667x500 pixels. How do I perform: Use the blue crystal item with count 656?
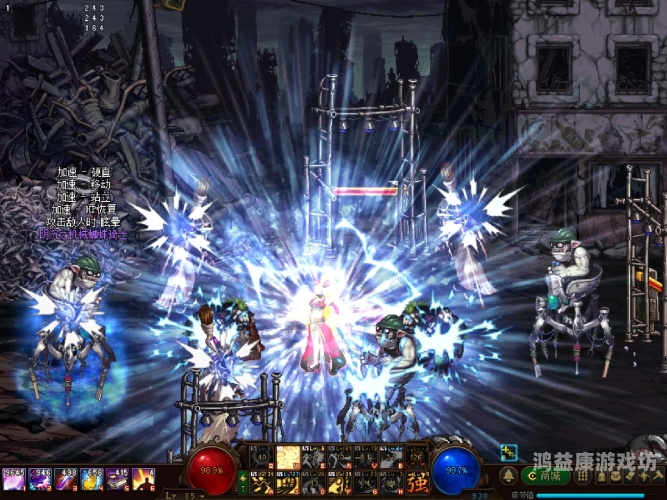(93, 480)
